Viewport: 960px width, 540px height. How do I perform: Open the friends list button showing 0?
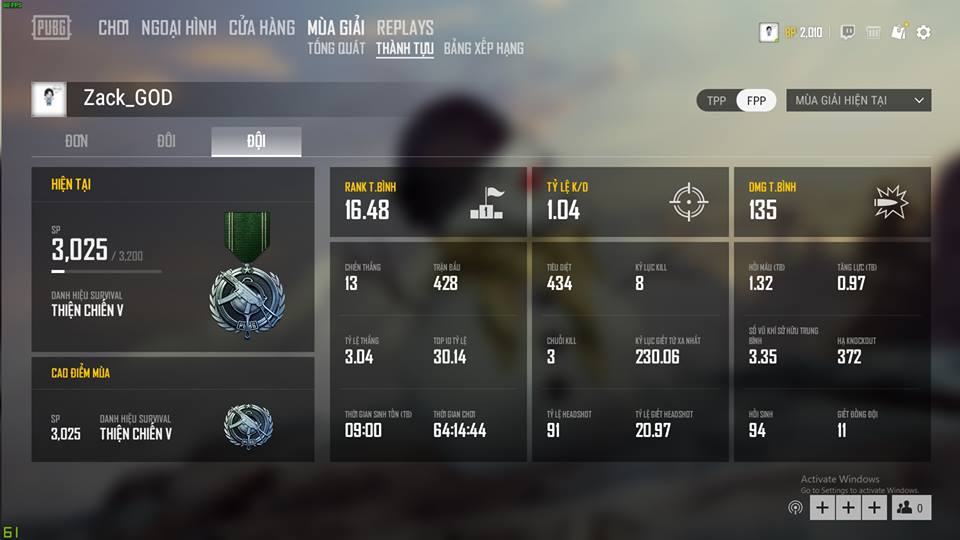click(910, 508)
